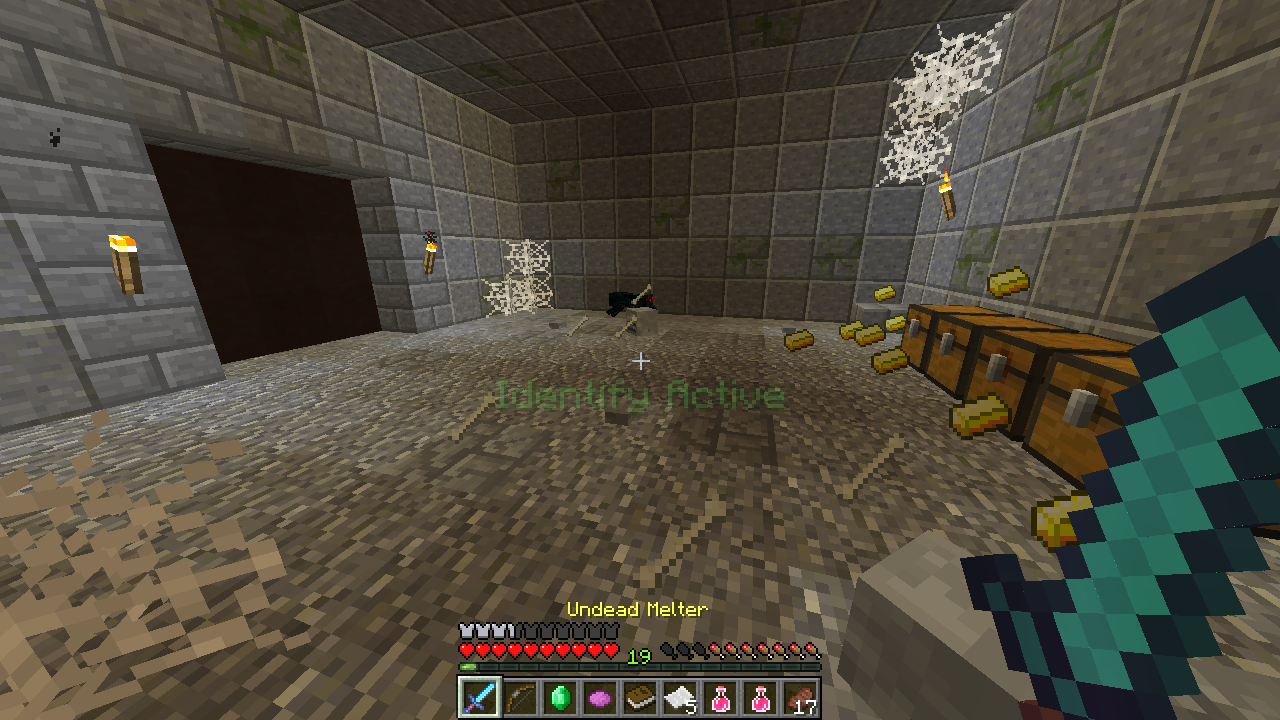Choose the emerald hotbar slot
Image resolution: width=1280 pixels, height=720 pixels.
point(559,697)
